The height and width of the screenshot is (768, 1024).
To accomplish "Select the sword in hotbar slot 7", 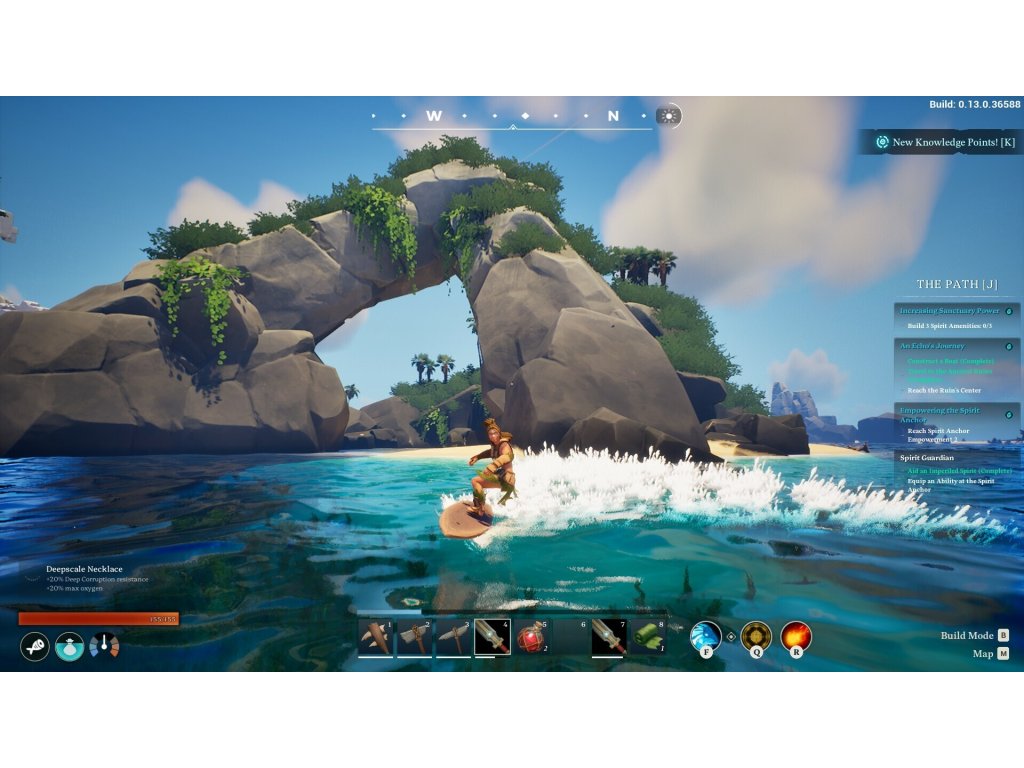I will point(609,637).
